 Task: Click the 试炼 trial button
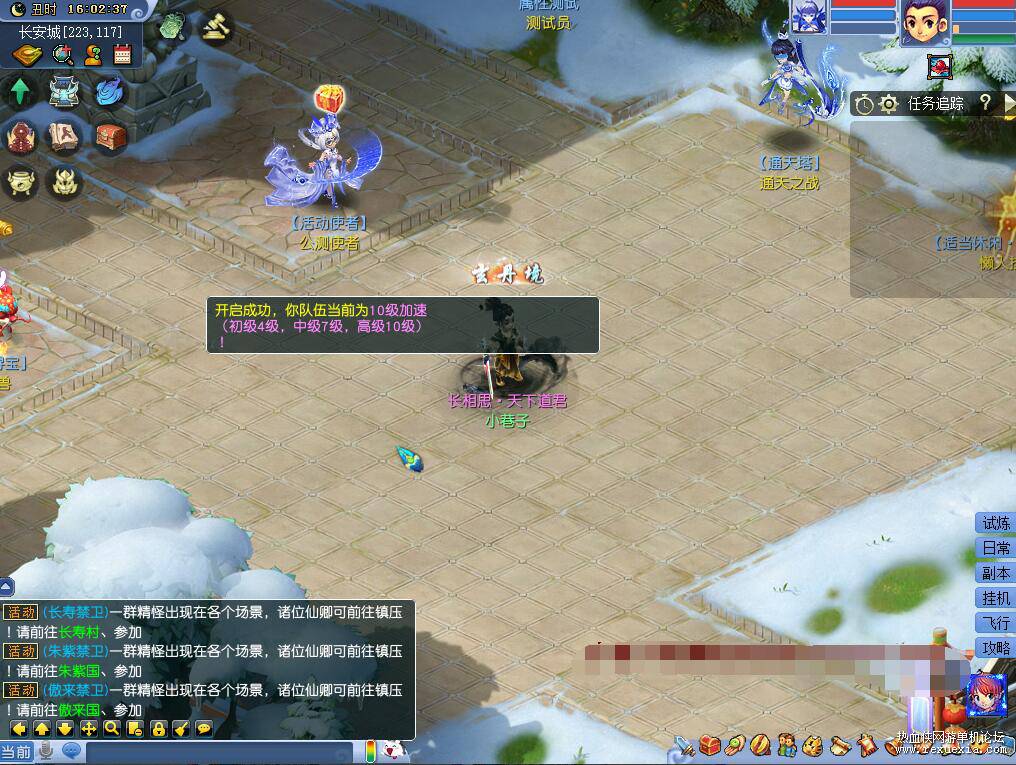pos(995,523)
